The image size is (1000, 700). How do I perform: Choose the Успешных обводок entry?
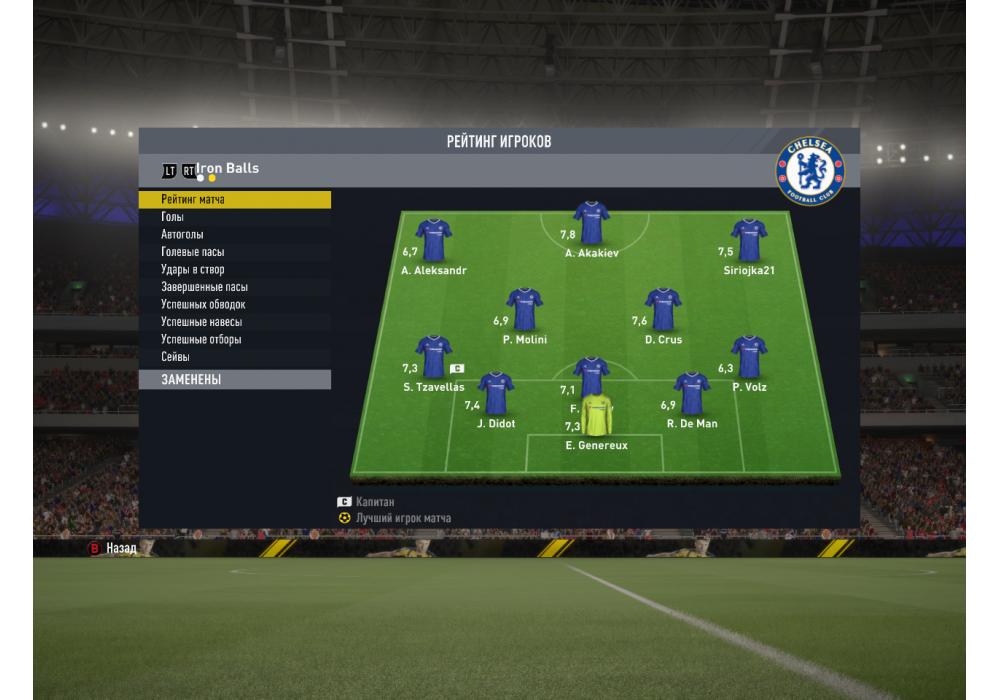(x=234, y=304)
